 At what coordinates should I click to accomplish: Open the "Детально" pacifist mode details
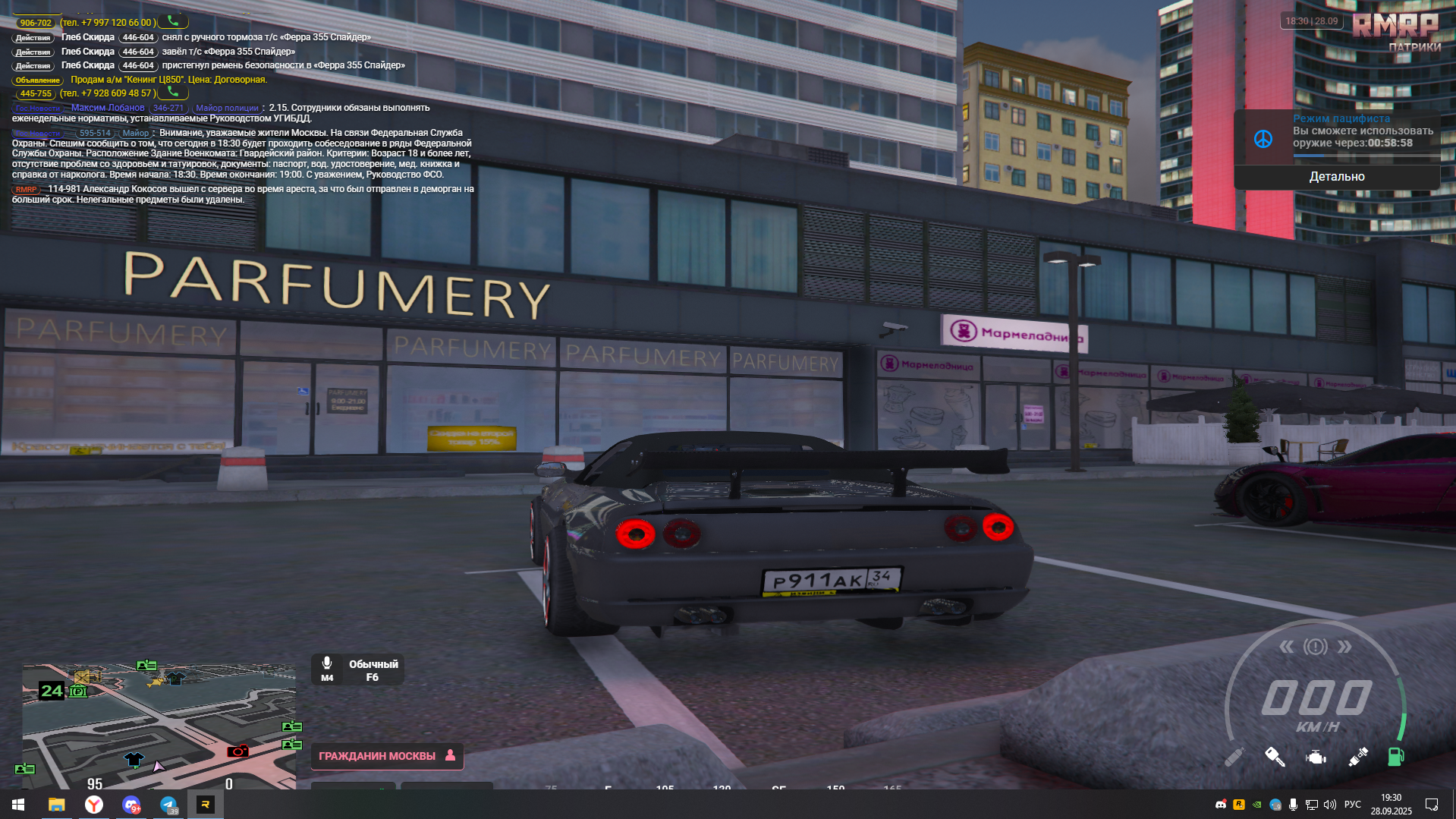[1336, 177]
